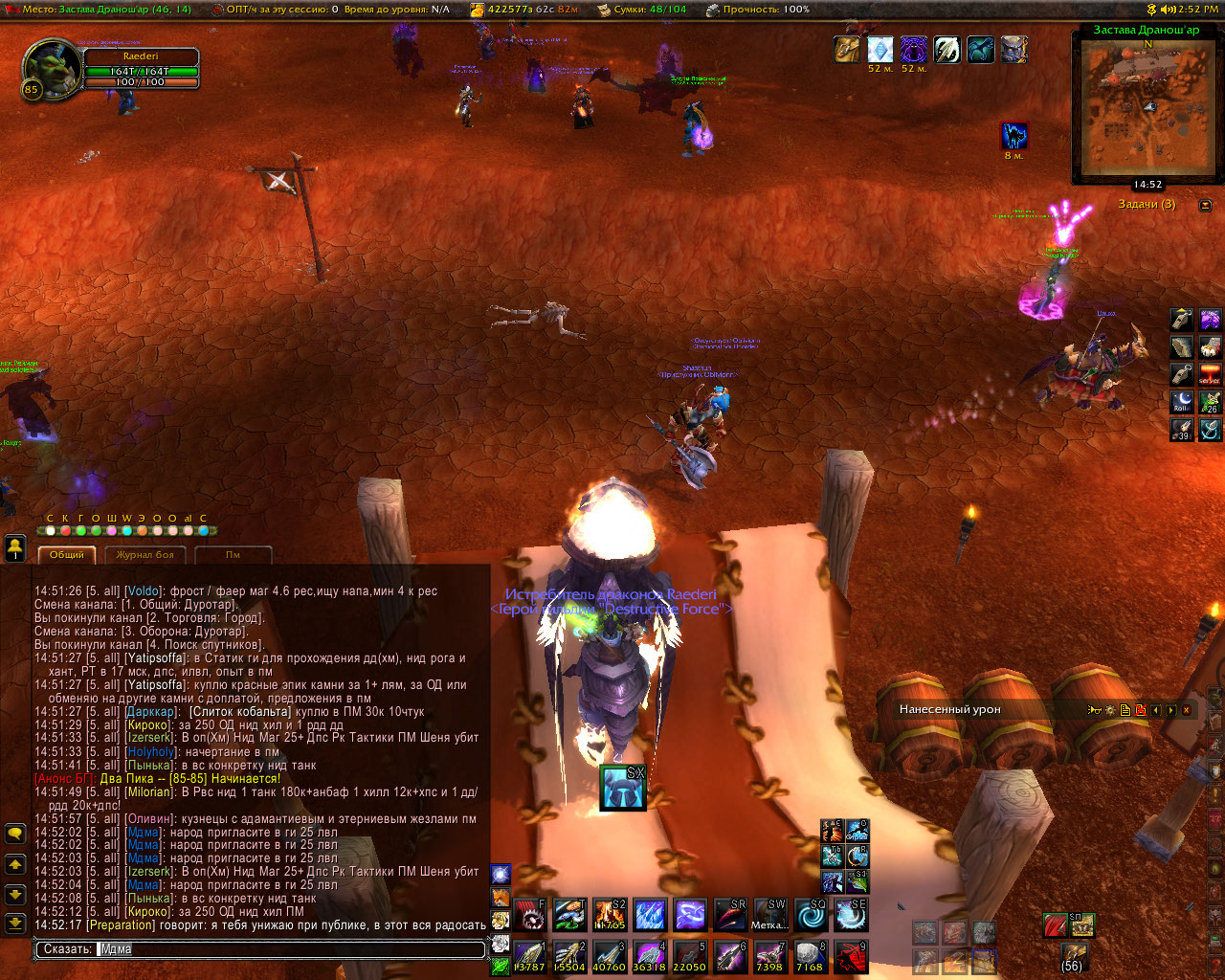Image resolution: width=1225 pixels, height=980 pixels.
Task: Open the Застава Дранош'ар minimap
Action: (1147, 107)
